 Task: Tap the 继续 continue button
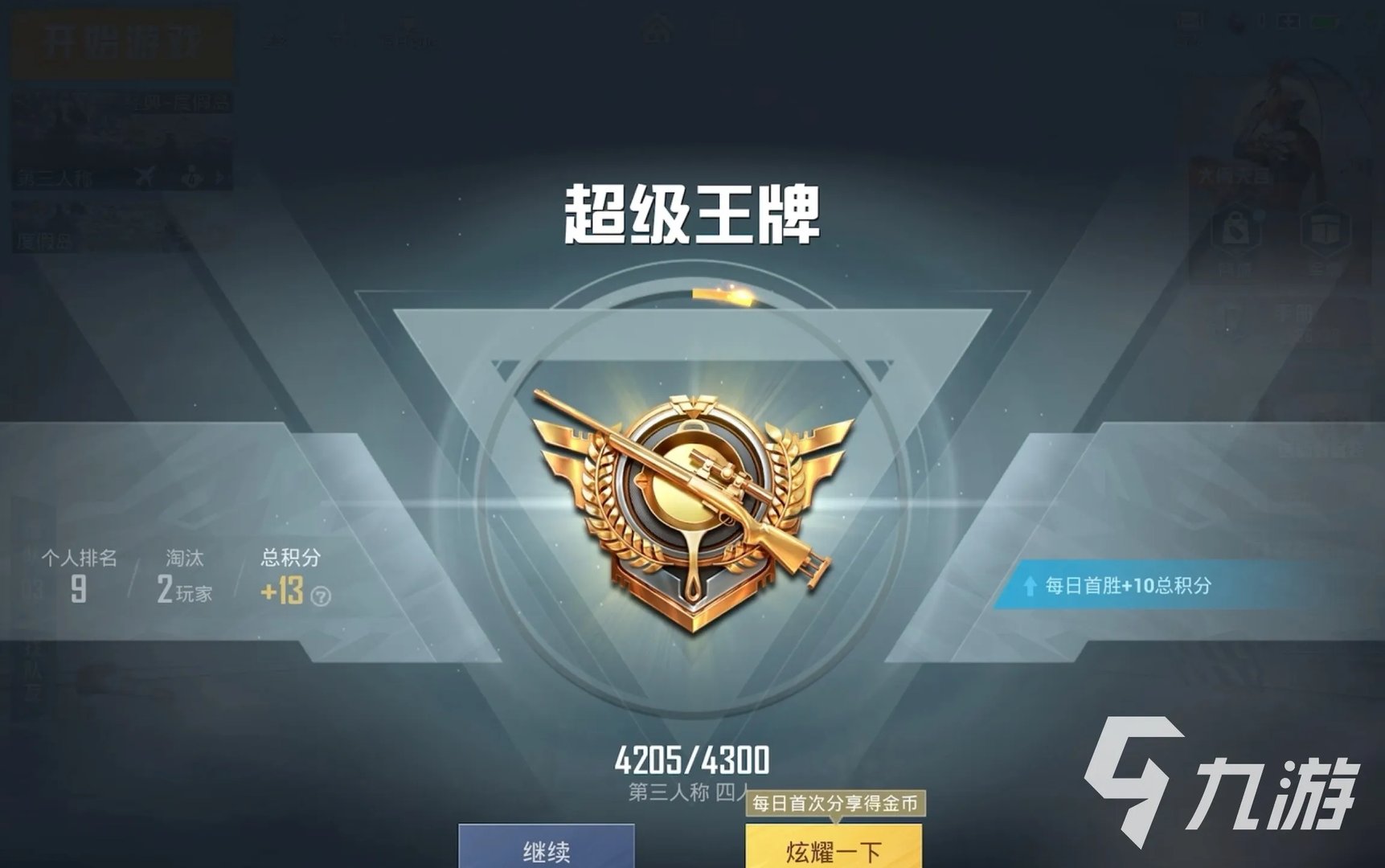tap(544, 850)
